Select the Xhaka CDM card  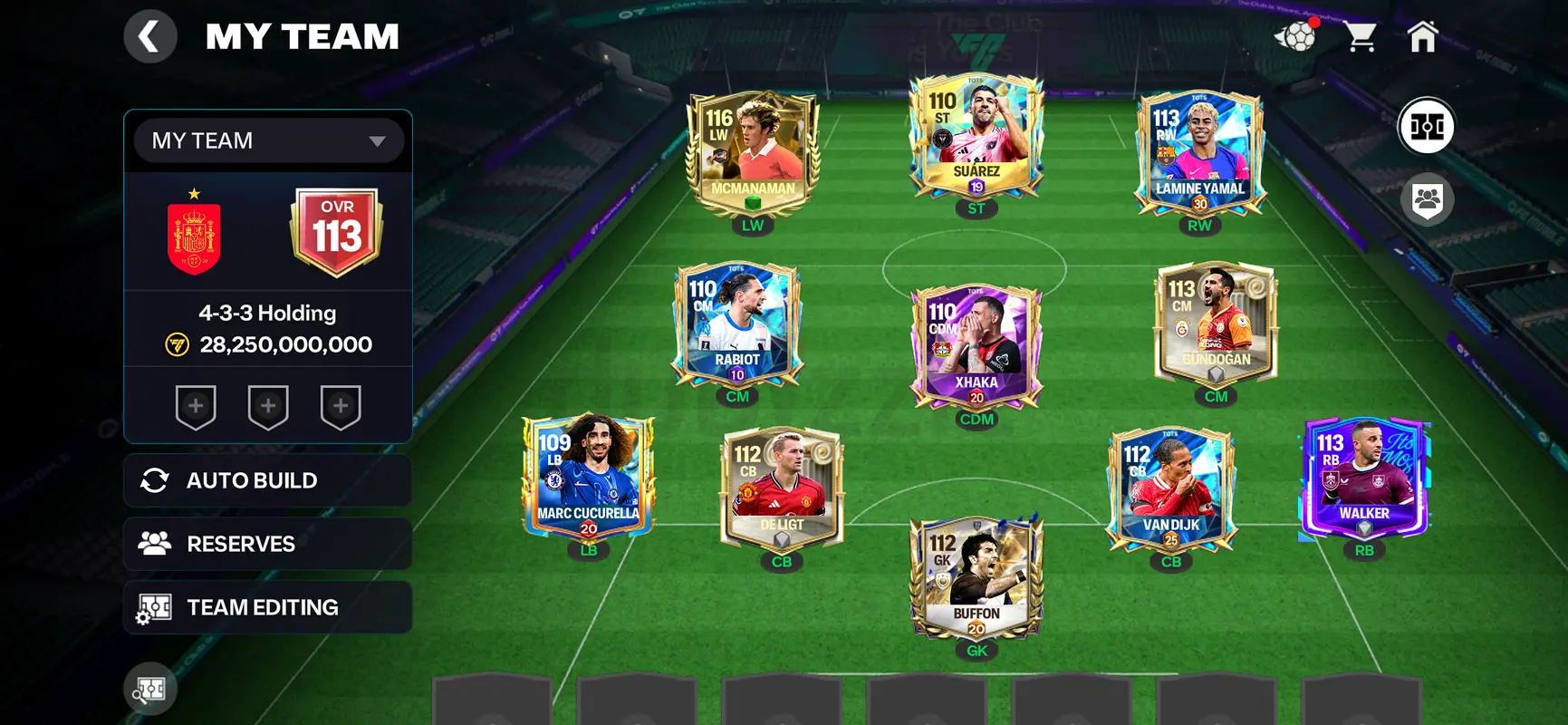click(x=976, y=347)
